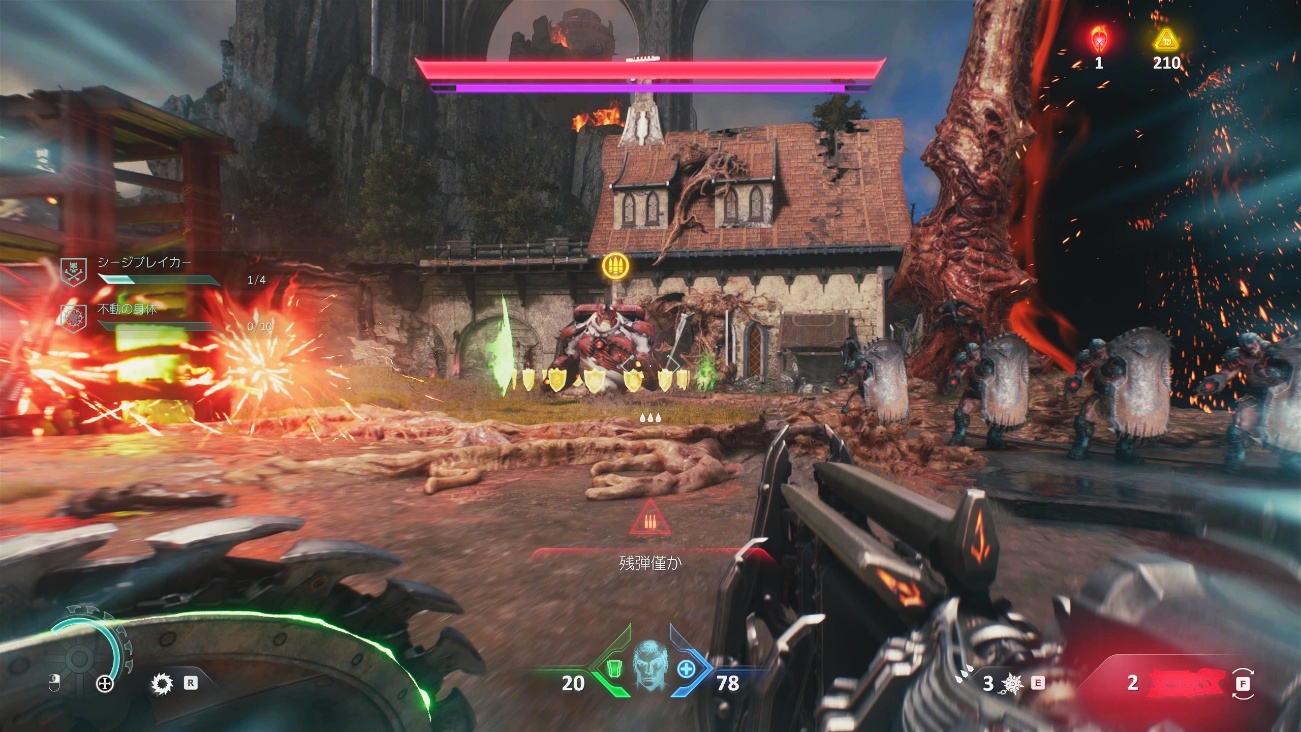The height and width of the screenshot is (732, 1301).
Task: Click the shield crosshair throw icon
Action: pyautogui.click(x=104, y=684)
